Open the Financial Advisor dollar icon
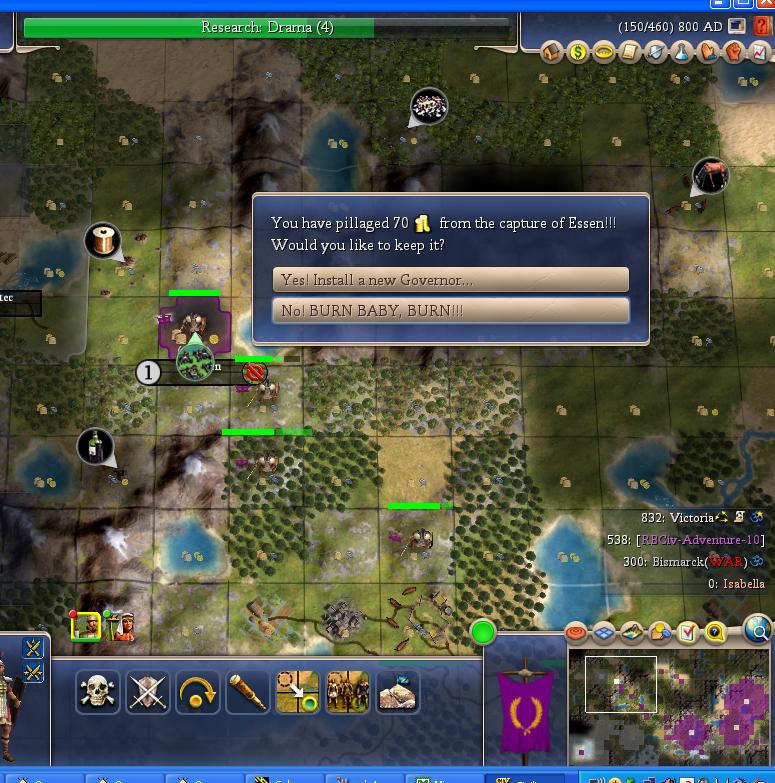The image size is (775, 783). coord(578,52)
